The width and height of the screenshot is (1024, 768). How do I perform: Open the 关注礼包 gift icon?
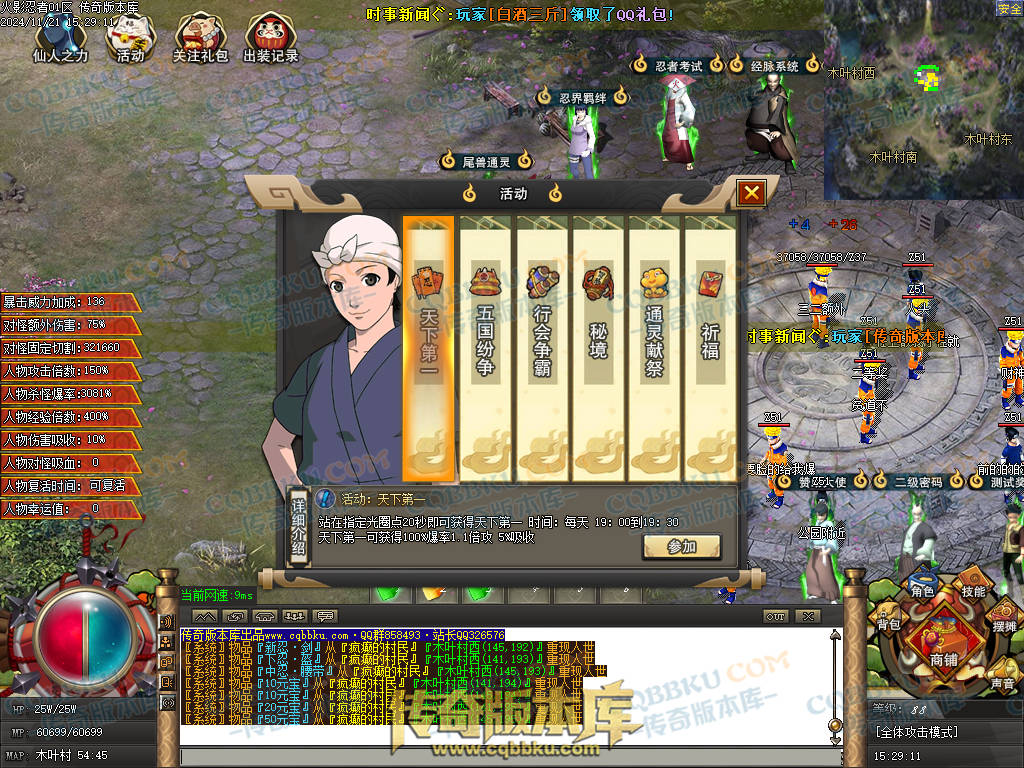(201, 38)
